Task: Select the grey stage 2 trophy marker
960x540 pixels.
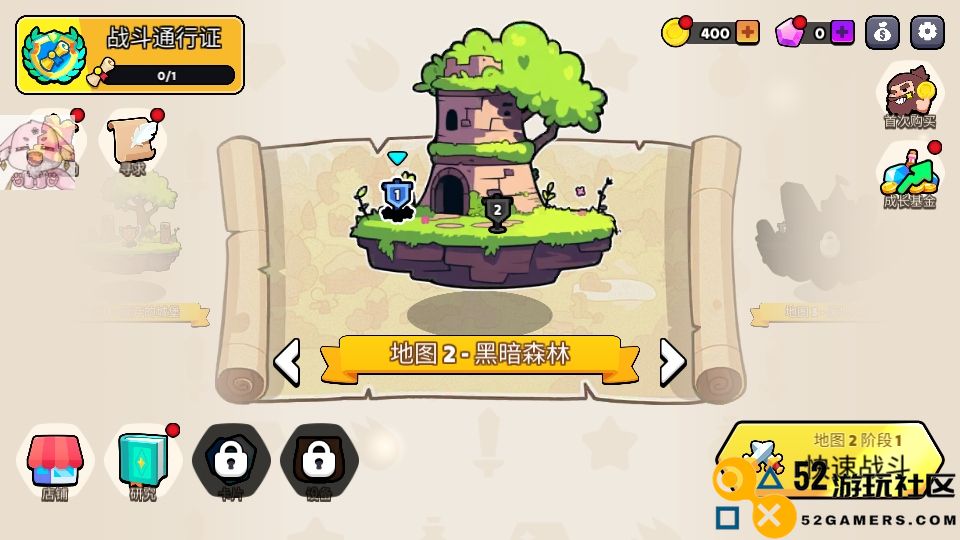Action: [x=496, y=211]
